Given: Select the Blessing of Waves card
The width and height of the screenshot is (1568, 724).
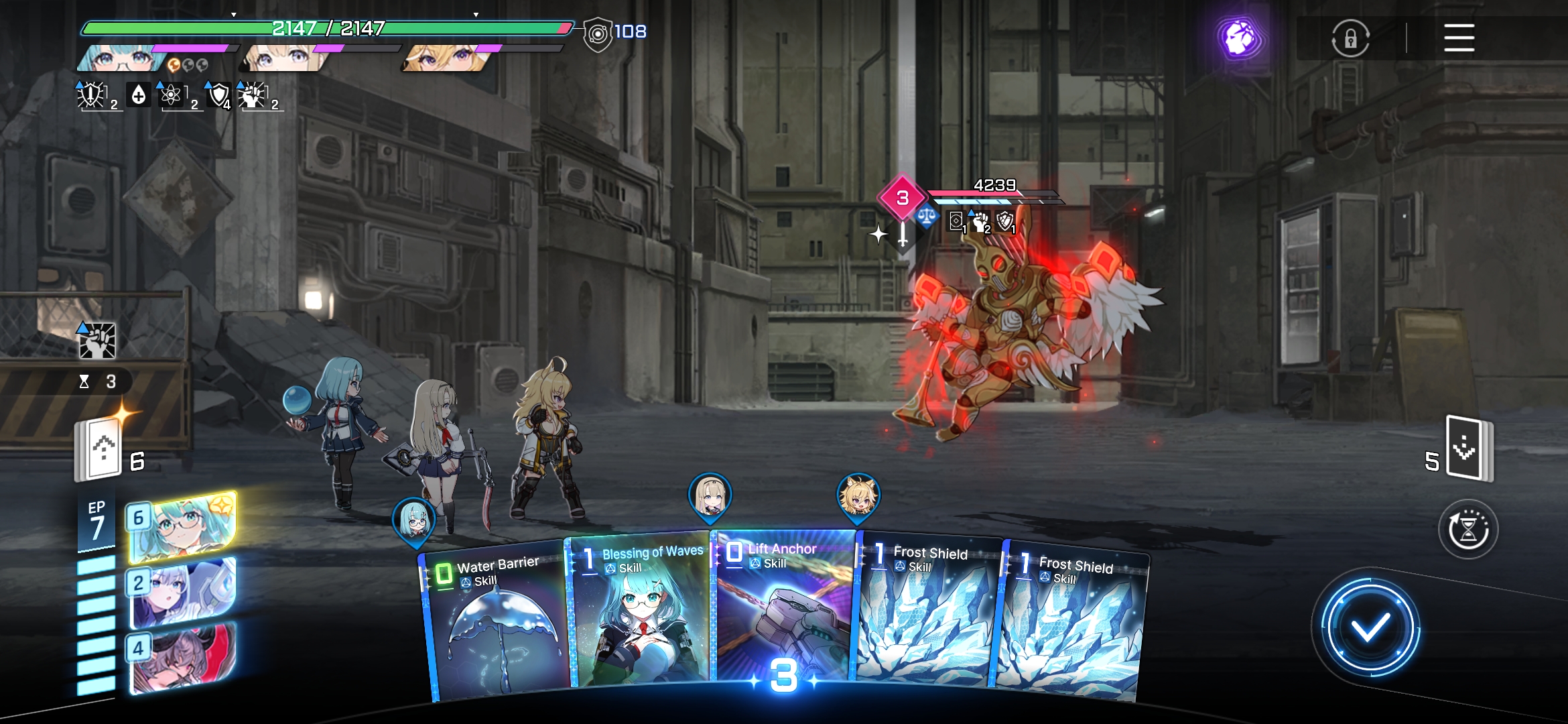Looking at the screenshot, I should pyautogui.click(x=640, y=613).
